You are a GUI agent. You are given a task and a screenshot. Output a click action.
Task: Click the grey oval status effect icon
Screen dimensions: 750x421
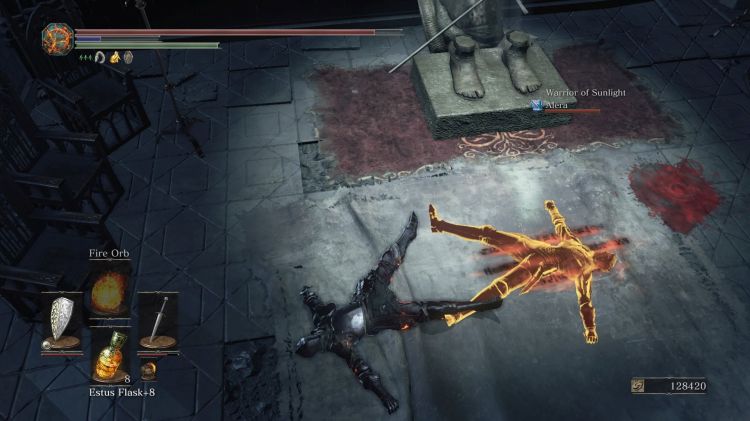128,57
